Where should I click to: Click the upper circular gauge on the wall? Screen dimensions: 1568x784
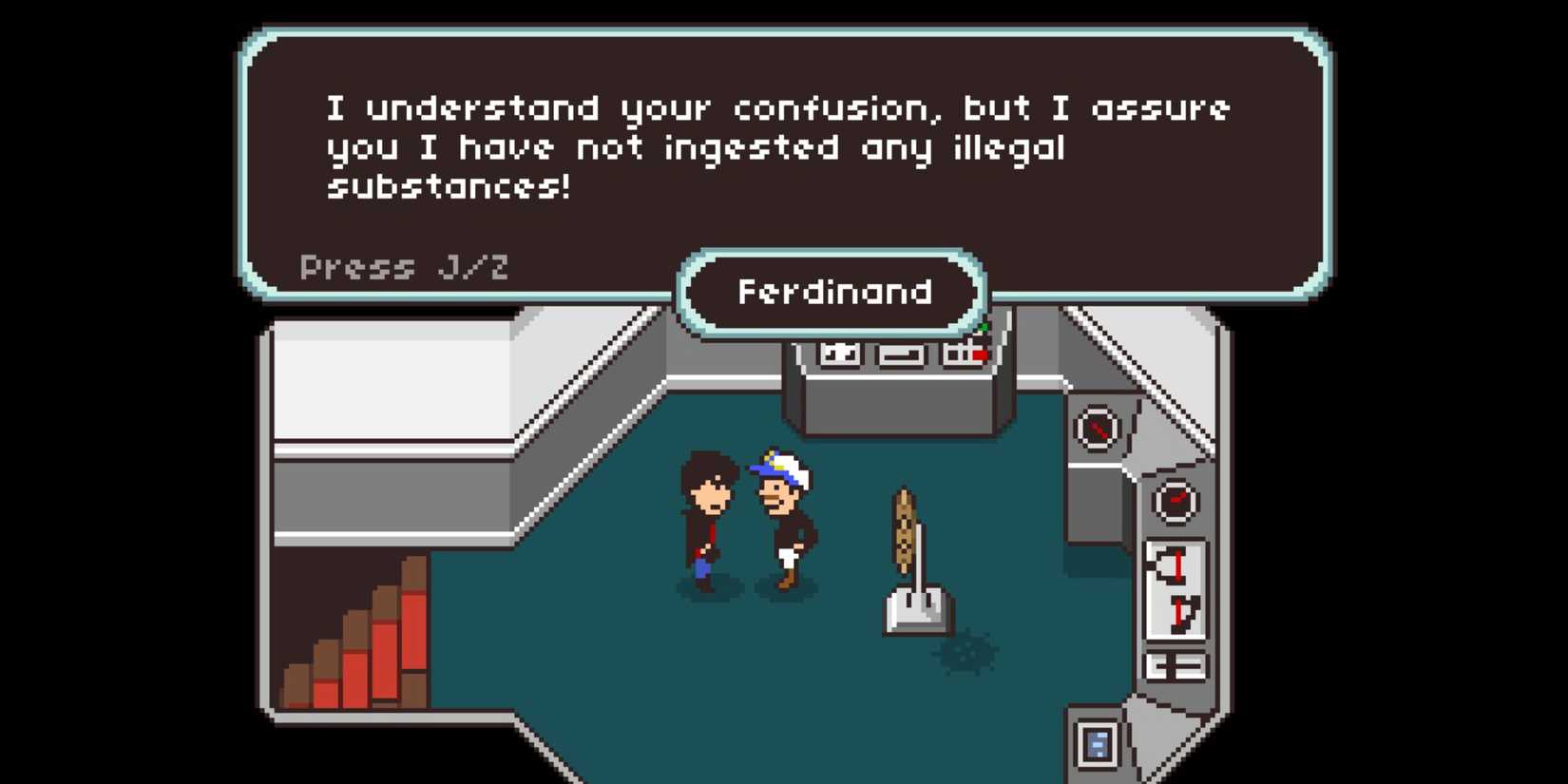pos(1097,430)
